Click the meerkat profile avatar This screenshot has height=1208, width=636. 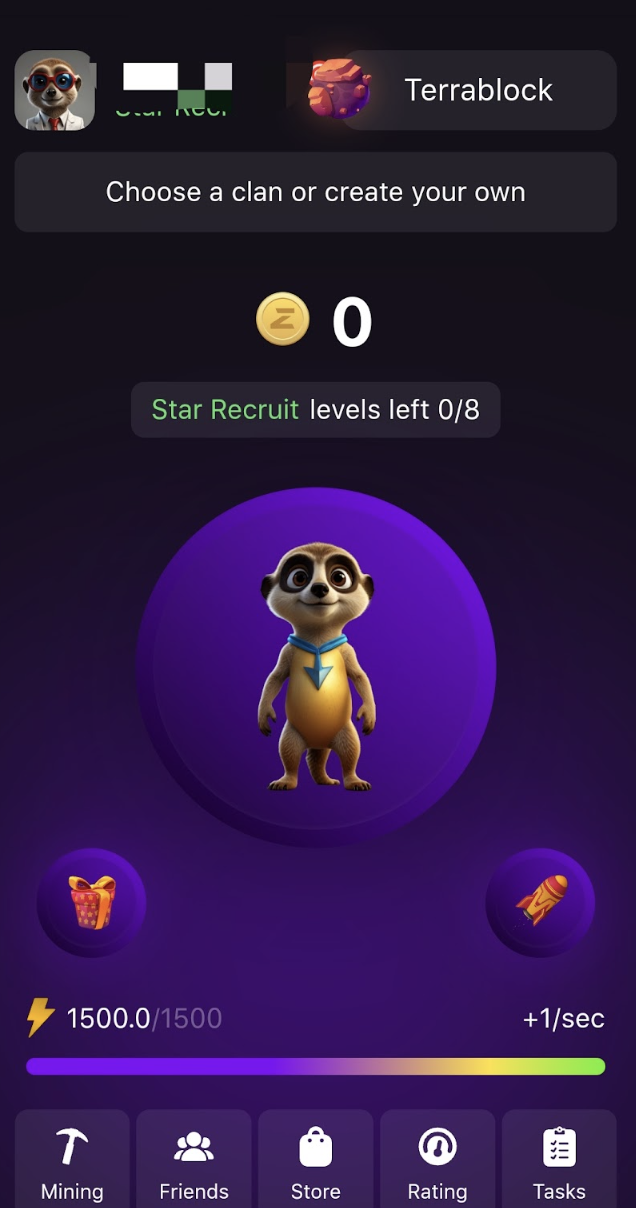pos(55,90)
